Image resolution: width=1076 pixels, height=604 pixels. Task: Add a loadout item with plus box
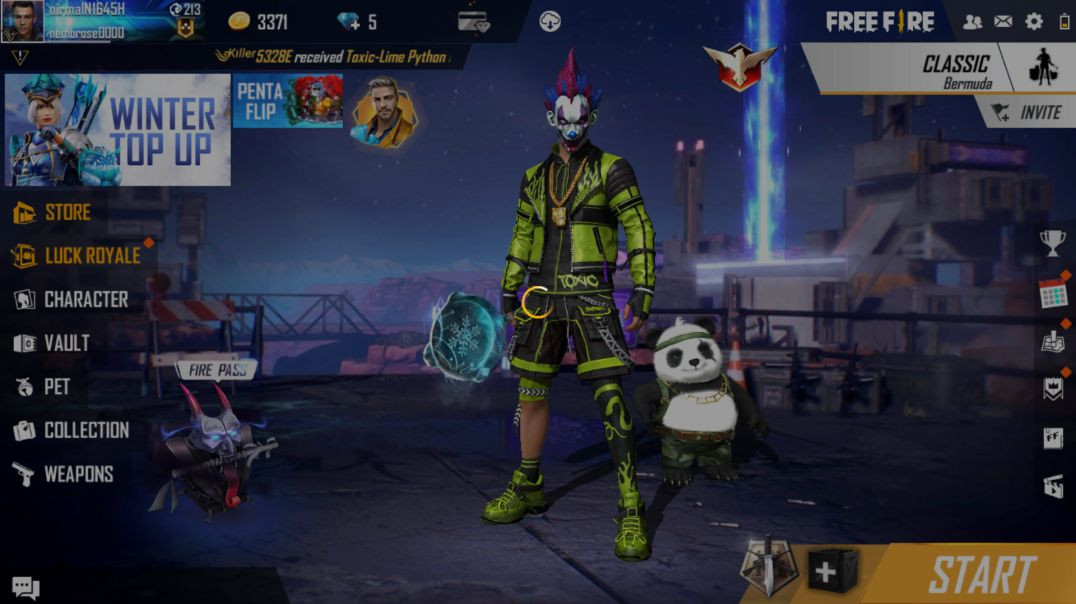pos(832,571)
